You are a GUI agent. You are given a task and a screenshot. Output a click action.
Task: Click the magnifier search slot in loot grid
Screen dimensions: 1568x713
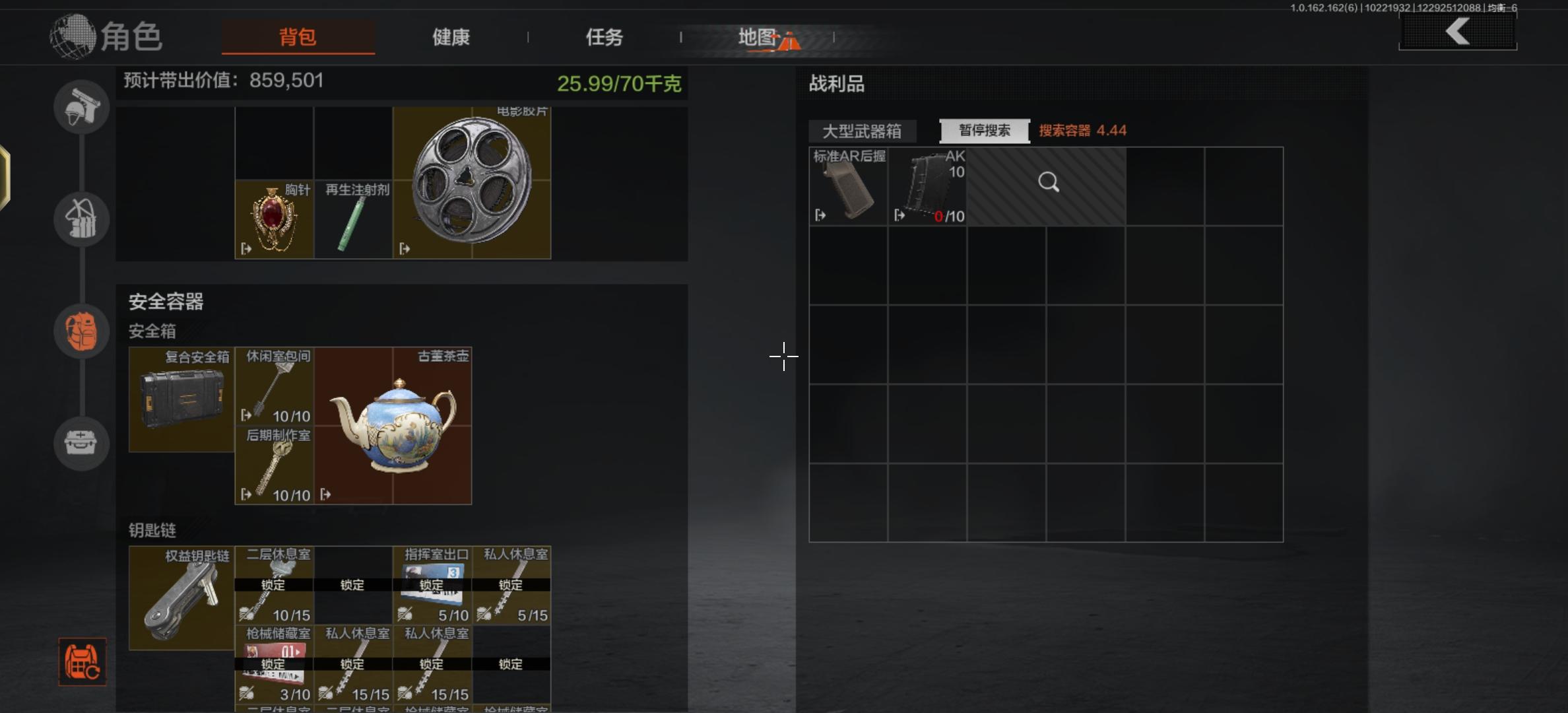(x=1048, y=183)
